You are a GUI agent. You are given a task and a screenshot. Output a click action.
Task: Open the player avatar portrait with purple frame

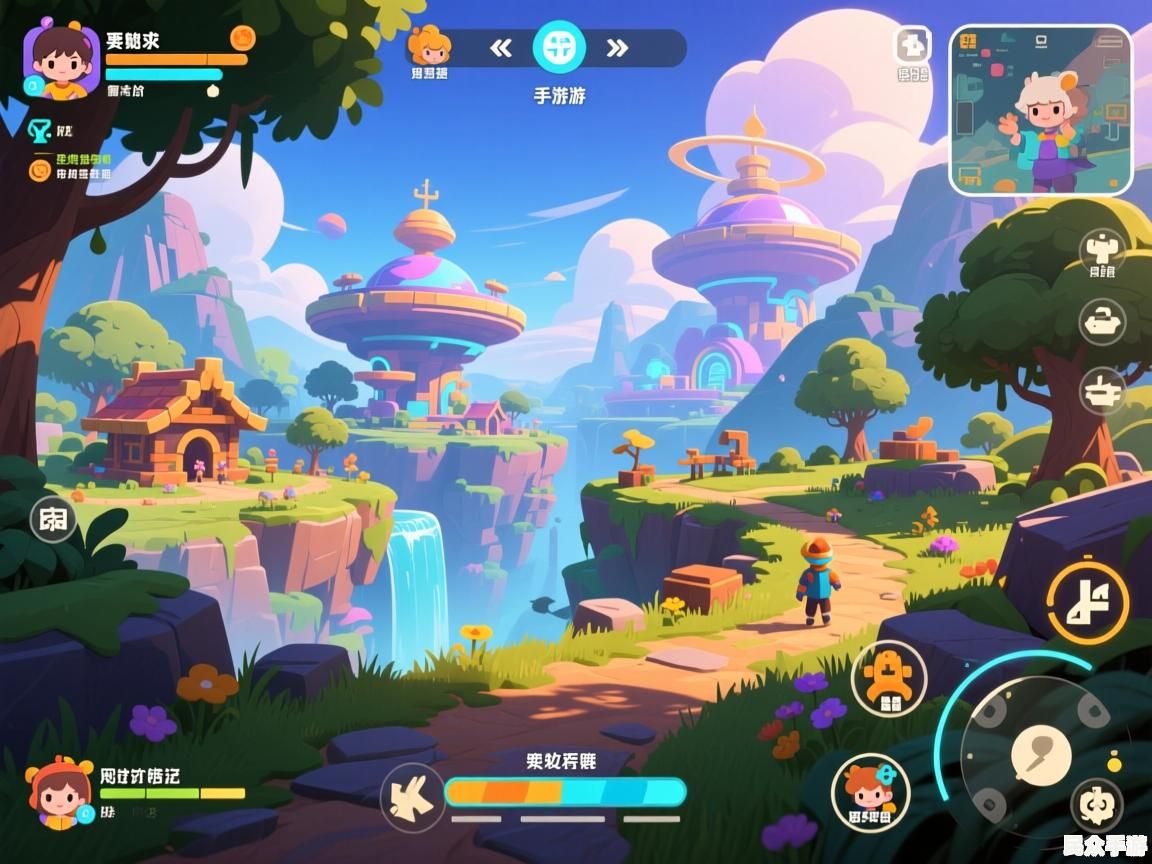[62, 62]
